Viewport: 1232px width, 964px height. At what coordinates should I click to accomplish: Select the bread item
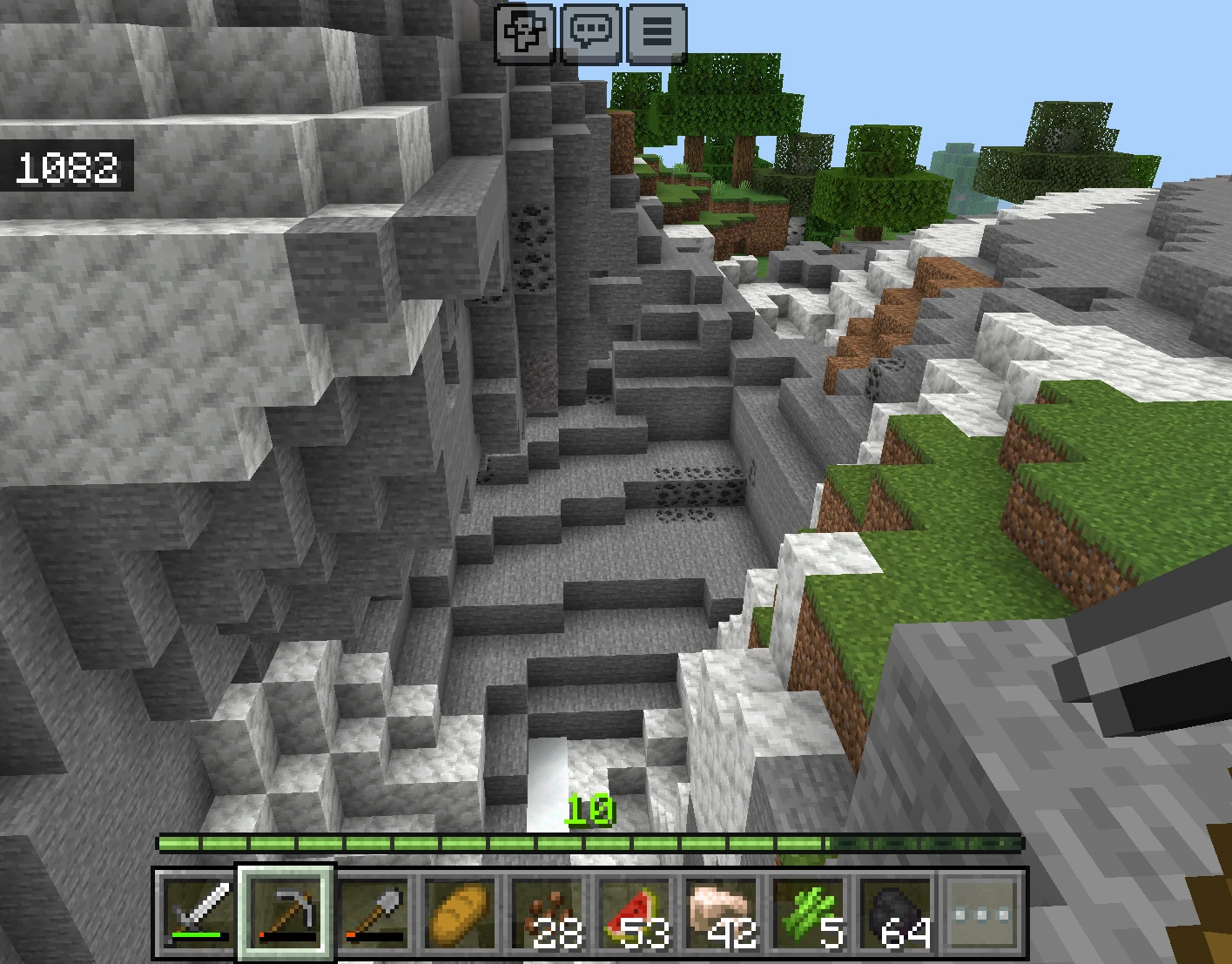pyautogui.click(x=463, y=913)
